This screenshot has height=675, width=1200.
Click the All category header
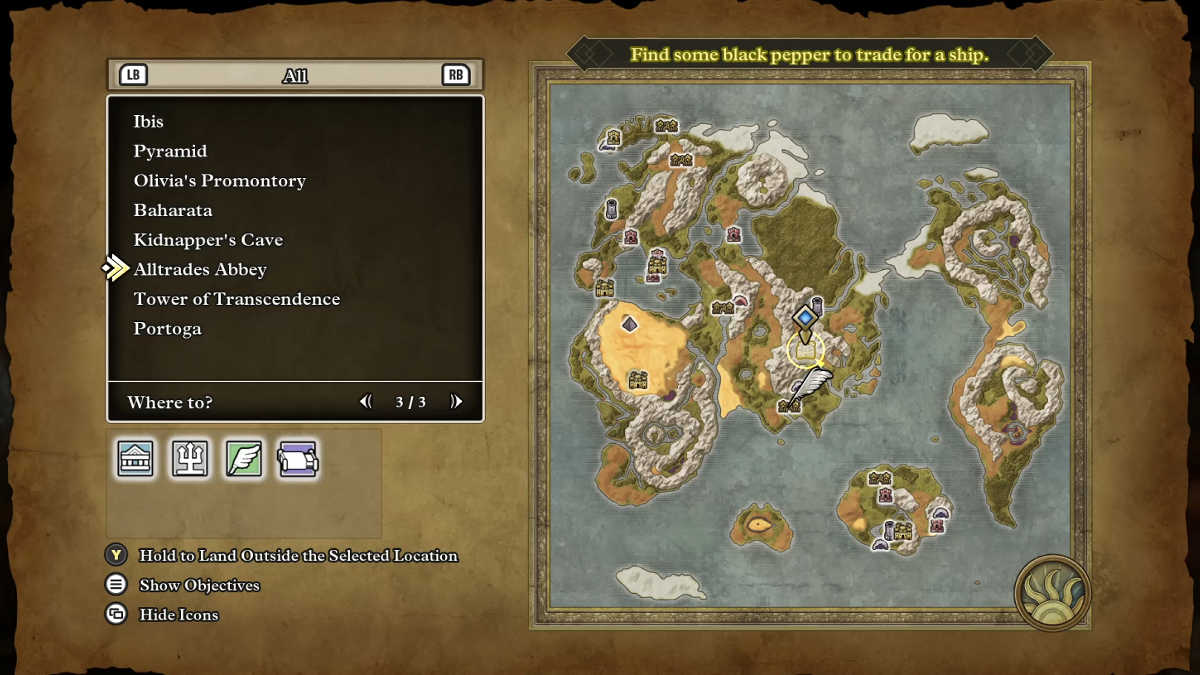(295, 75)
